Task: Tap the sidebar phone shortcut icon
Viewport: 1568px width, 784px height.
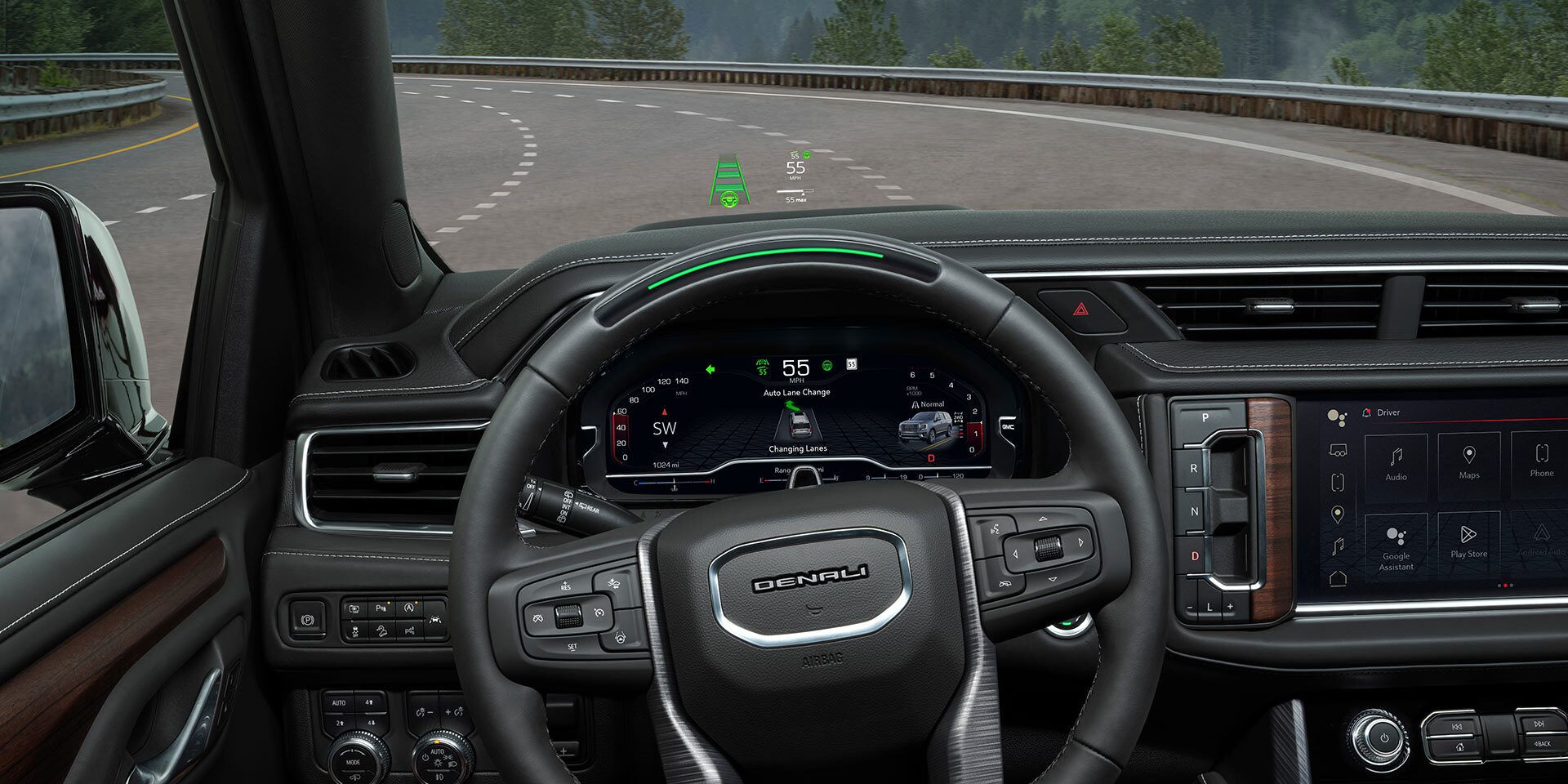Action: (1338, 482)
